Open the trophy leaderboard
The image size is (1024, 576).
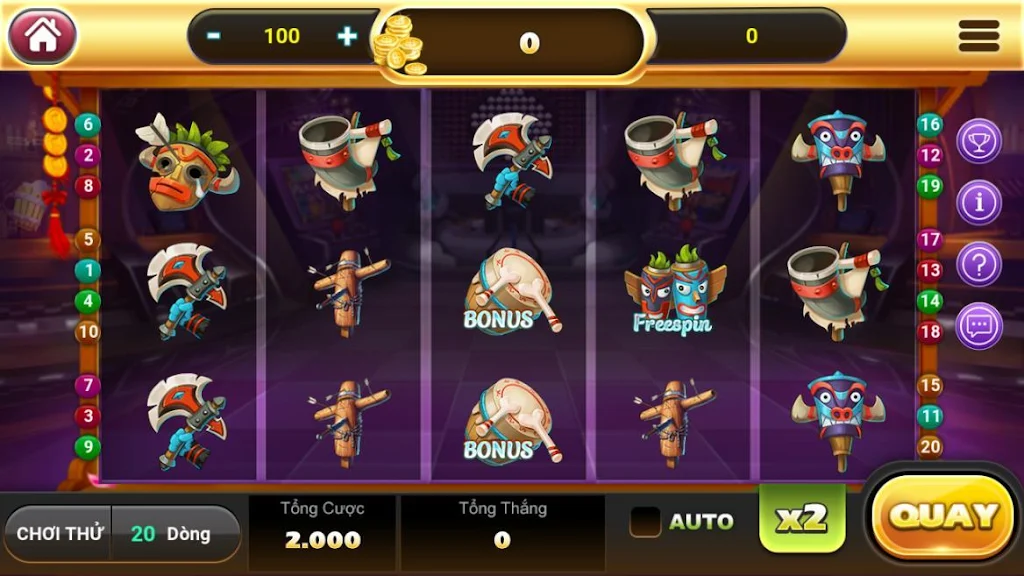click(978, 141)
